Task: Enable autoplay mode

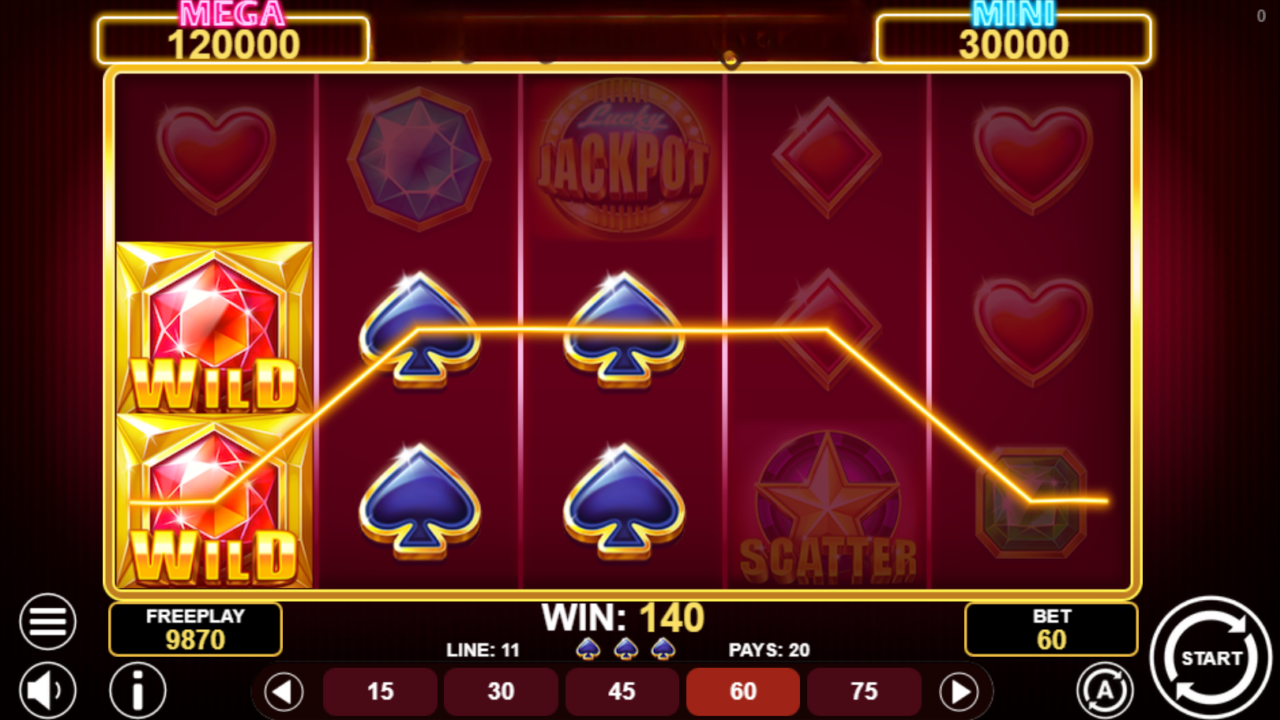Action: pyautogui.click(x=1105, y=690)
